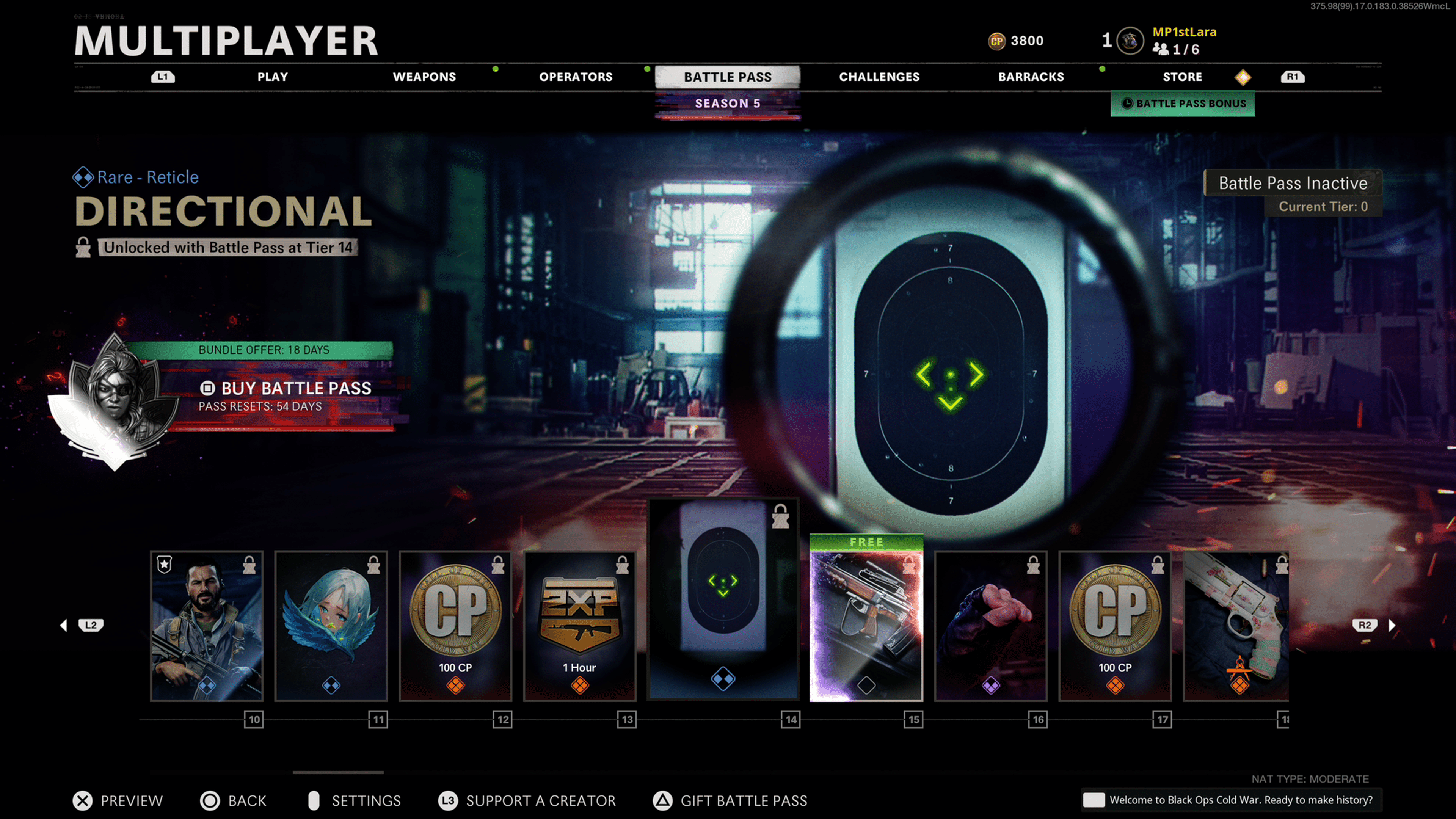Select the tier 16 hand gesture reward

[991, 626]
